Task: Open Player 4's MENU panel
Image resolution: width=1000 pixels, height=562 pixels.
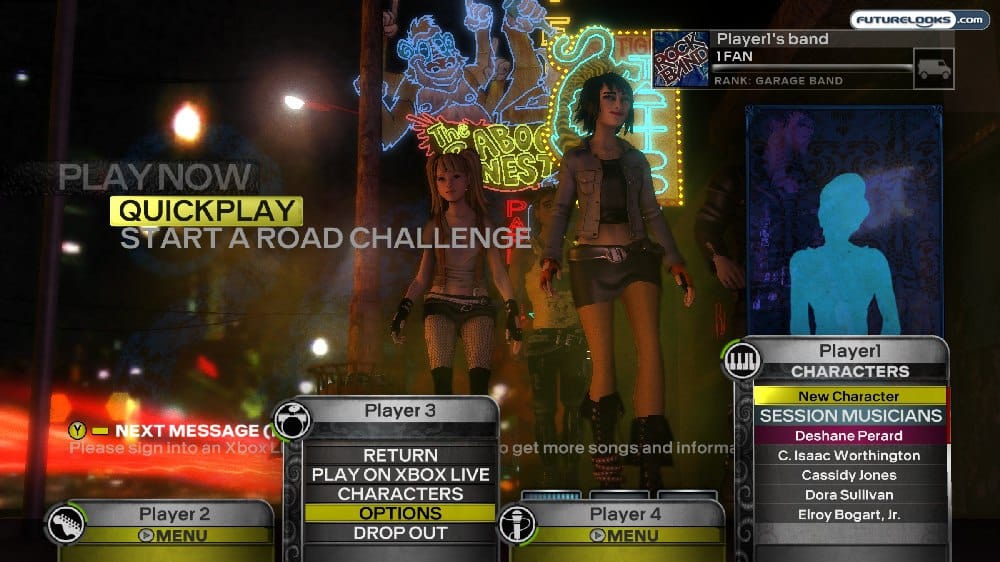Action: pyautogui.click(x=624, y=535)
